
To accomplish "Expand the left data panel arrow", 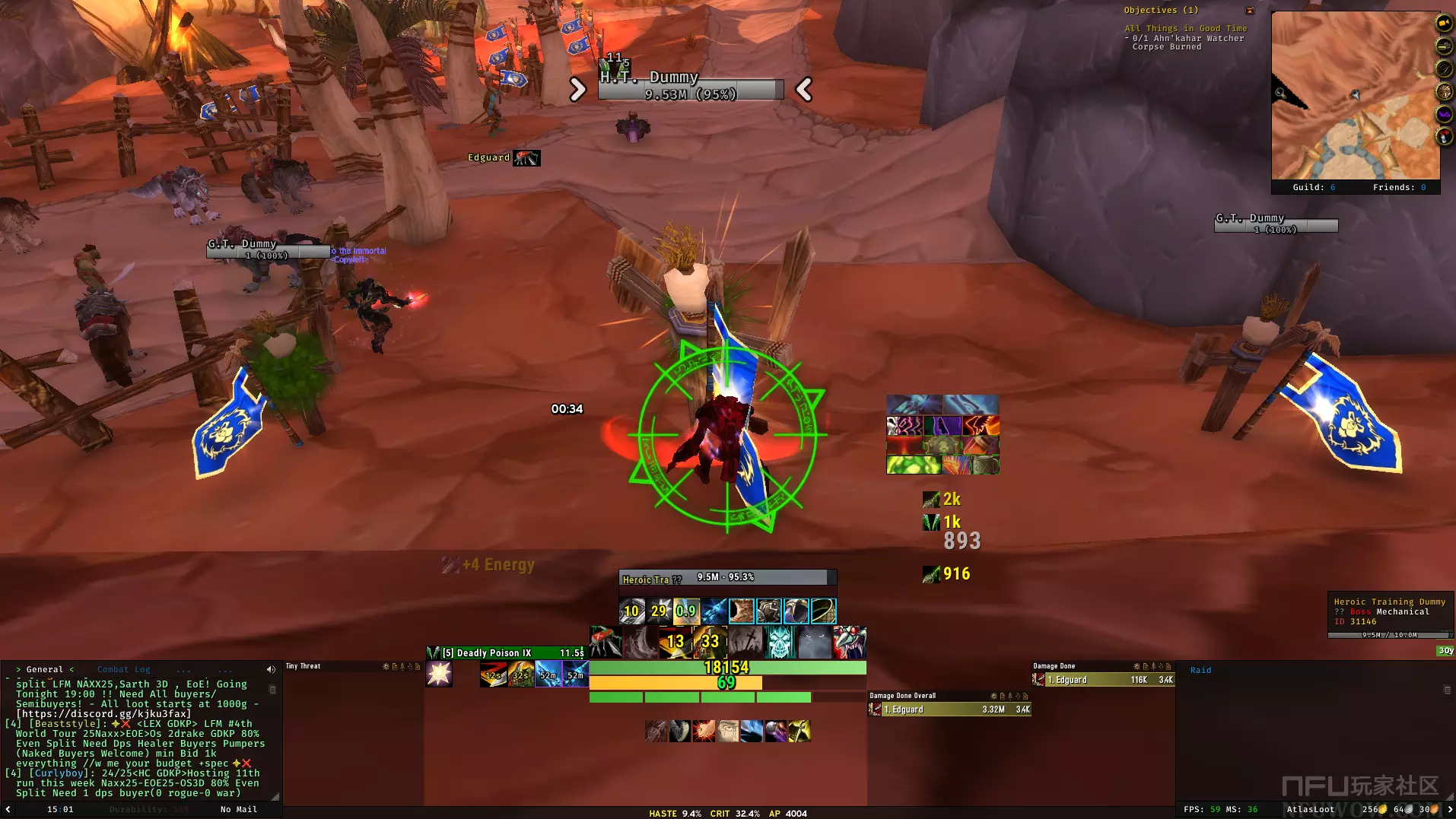I will point(8,809).
